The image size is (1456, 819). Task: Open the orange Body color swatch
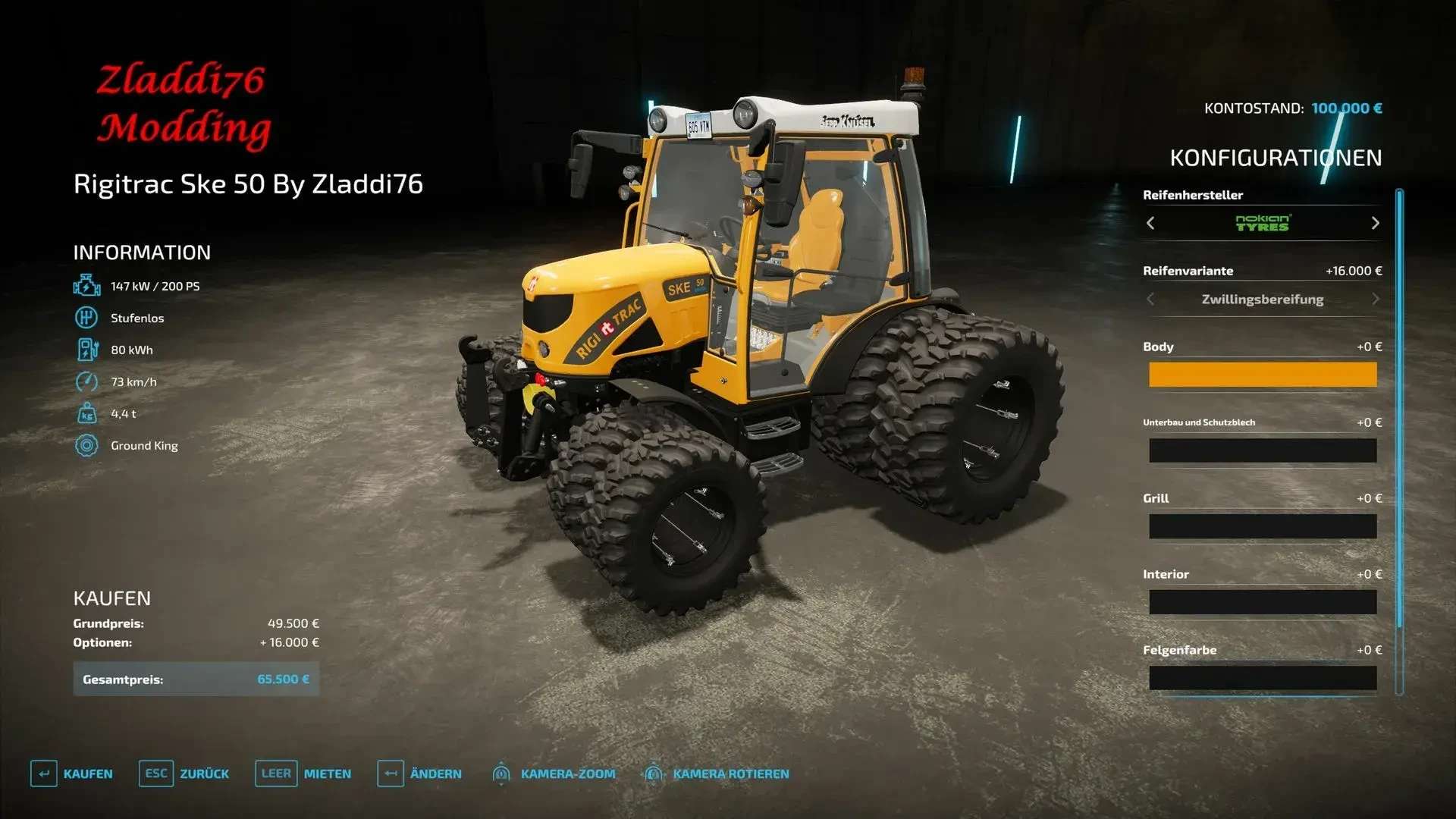(1262, 375)
